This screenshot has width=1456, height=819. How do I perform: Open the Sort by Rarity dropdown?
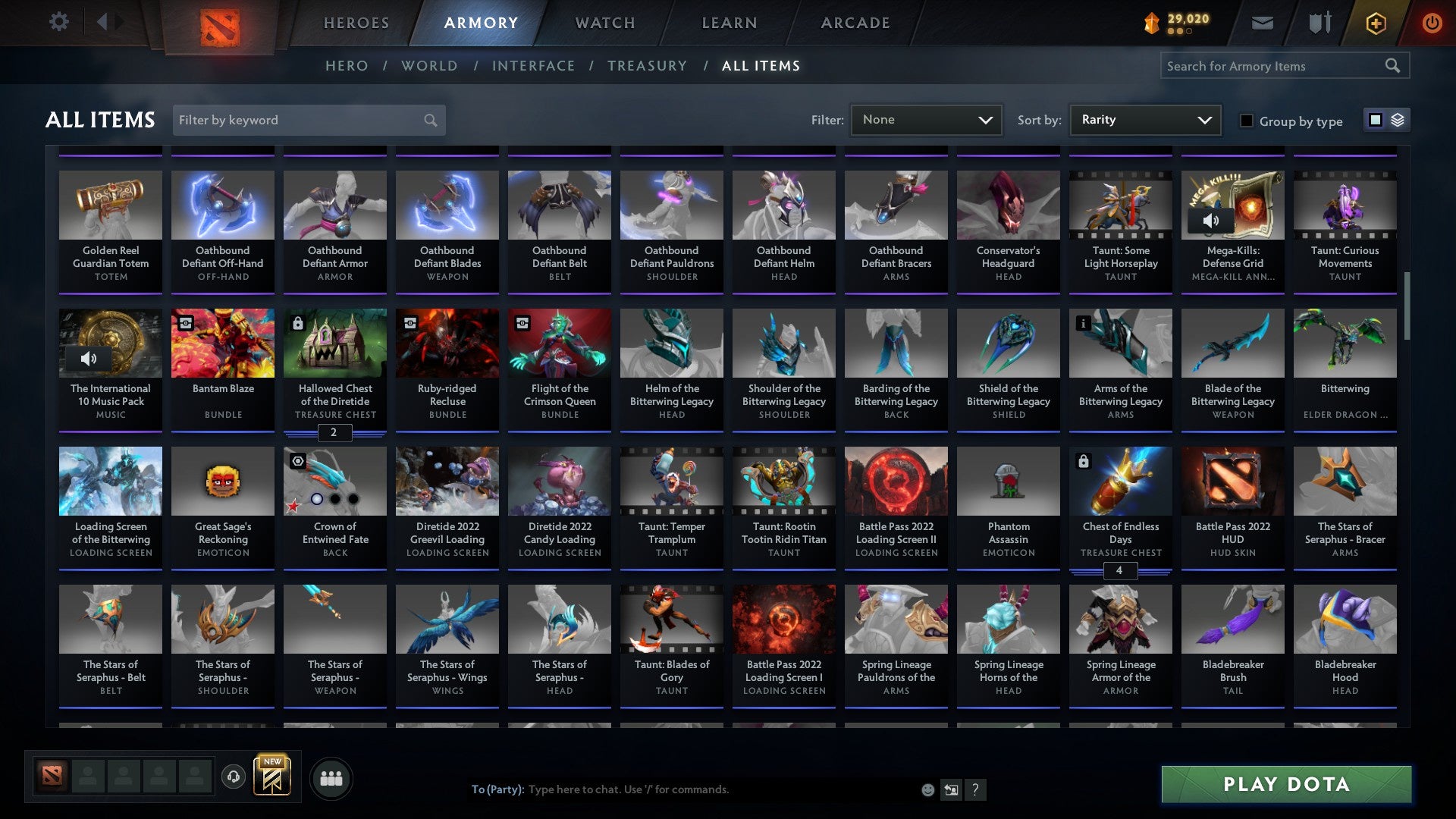(x=1144, y=119)
